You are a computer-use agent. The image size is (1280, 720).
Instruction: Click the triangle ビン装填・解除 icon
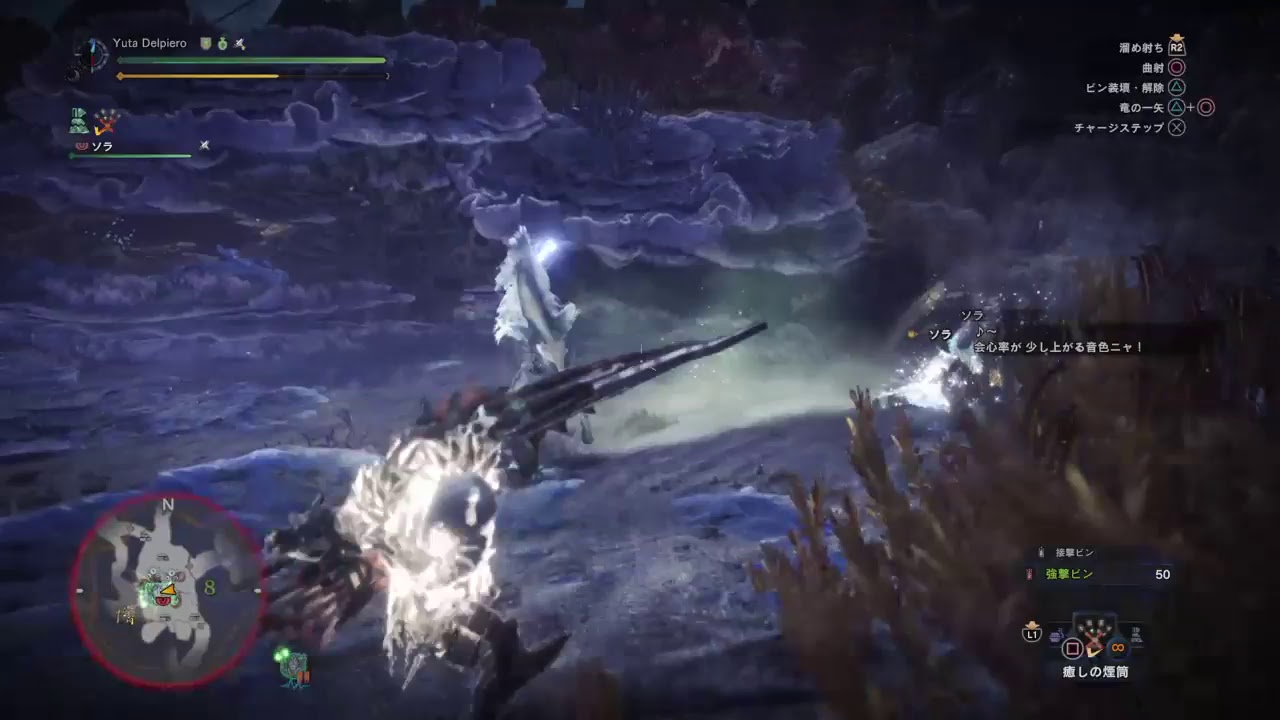pyautogui.click(x=1177, y=87)
